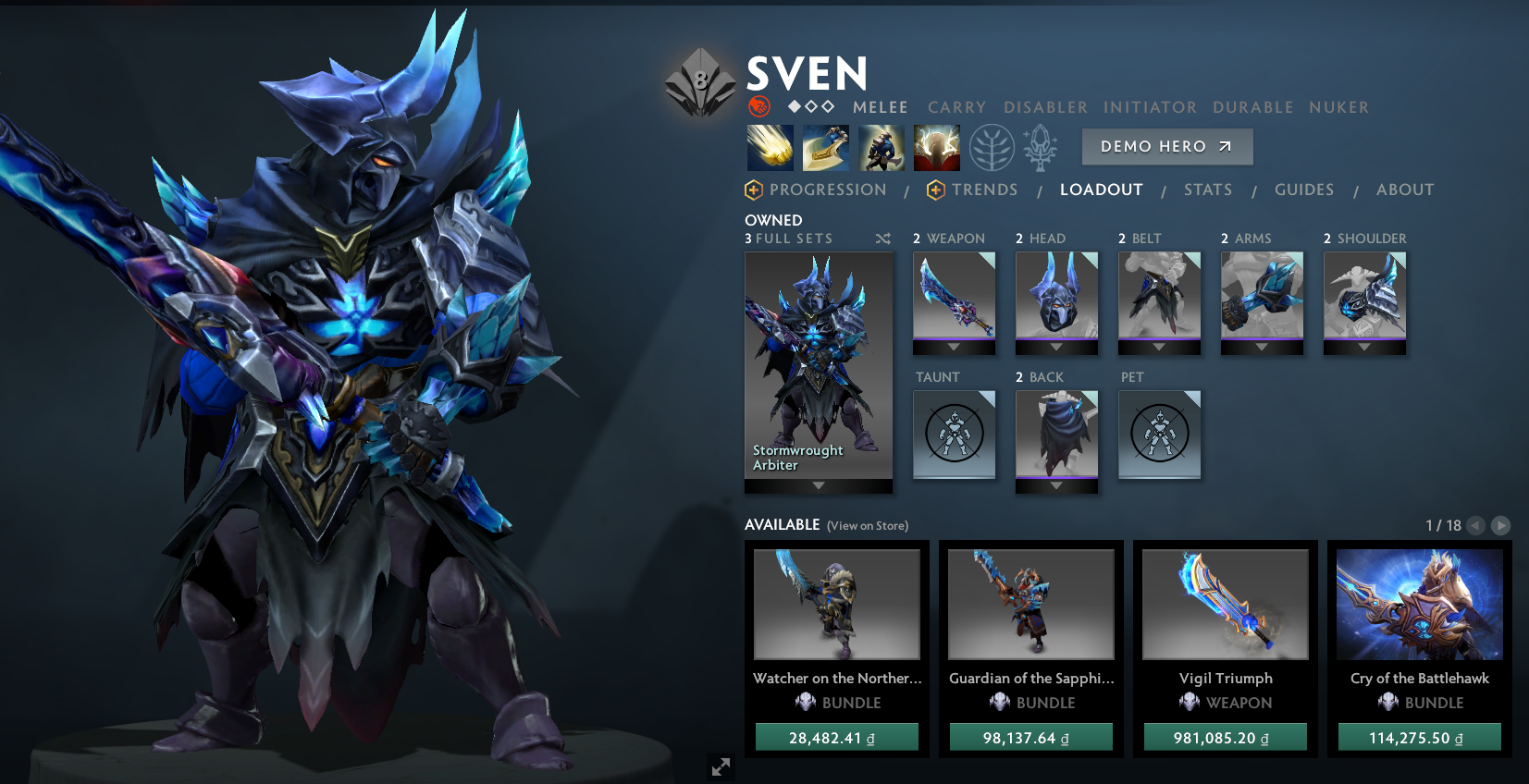Click the Warcry ability icon

click(x=882, y=148)
